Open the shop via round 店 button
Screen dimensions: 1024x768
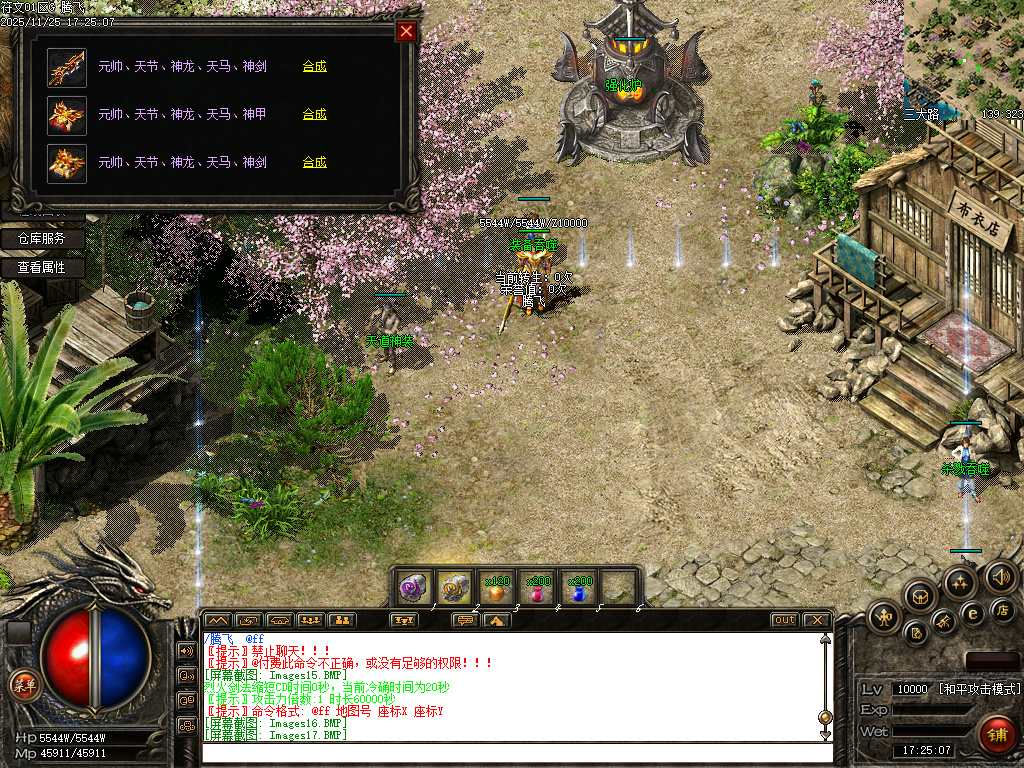coord(1004,609)
